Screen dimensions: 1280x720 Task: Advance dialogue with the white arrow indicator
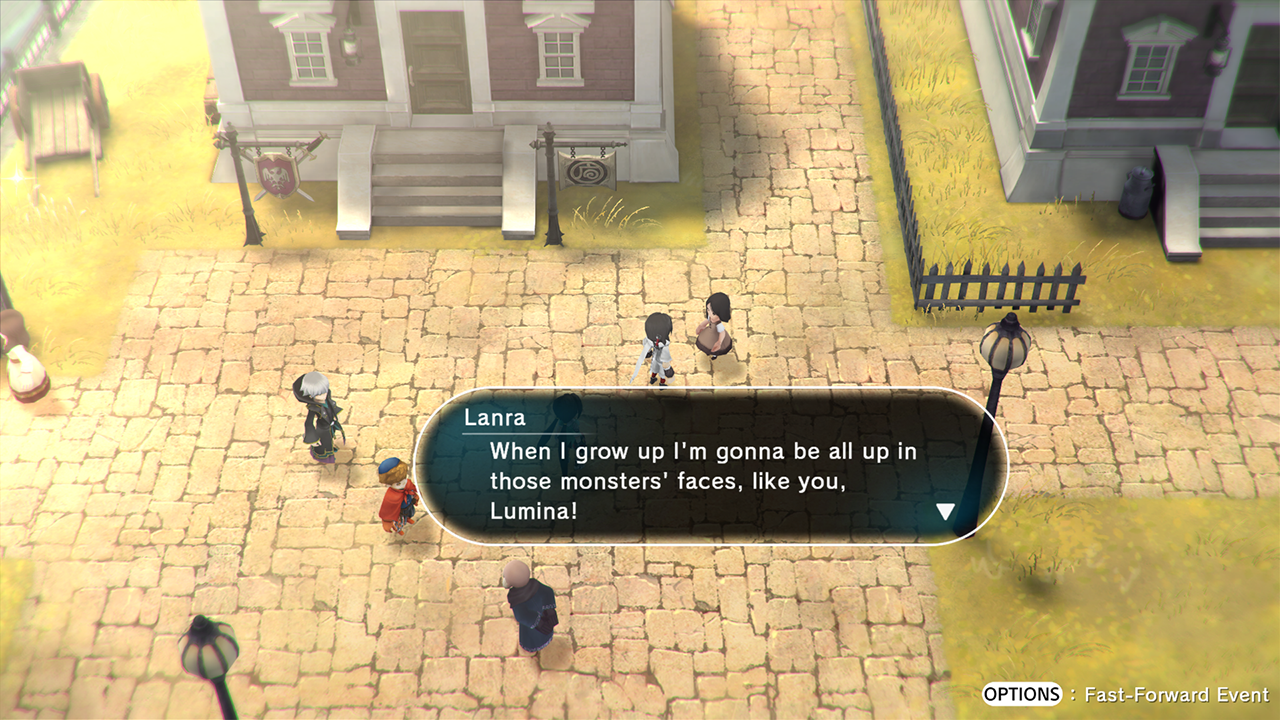pyautogui.click(x=945, y=512)
